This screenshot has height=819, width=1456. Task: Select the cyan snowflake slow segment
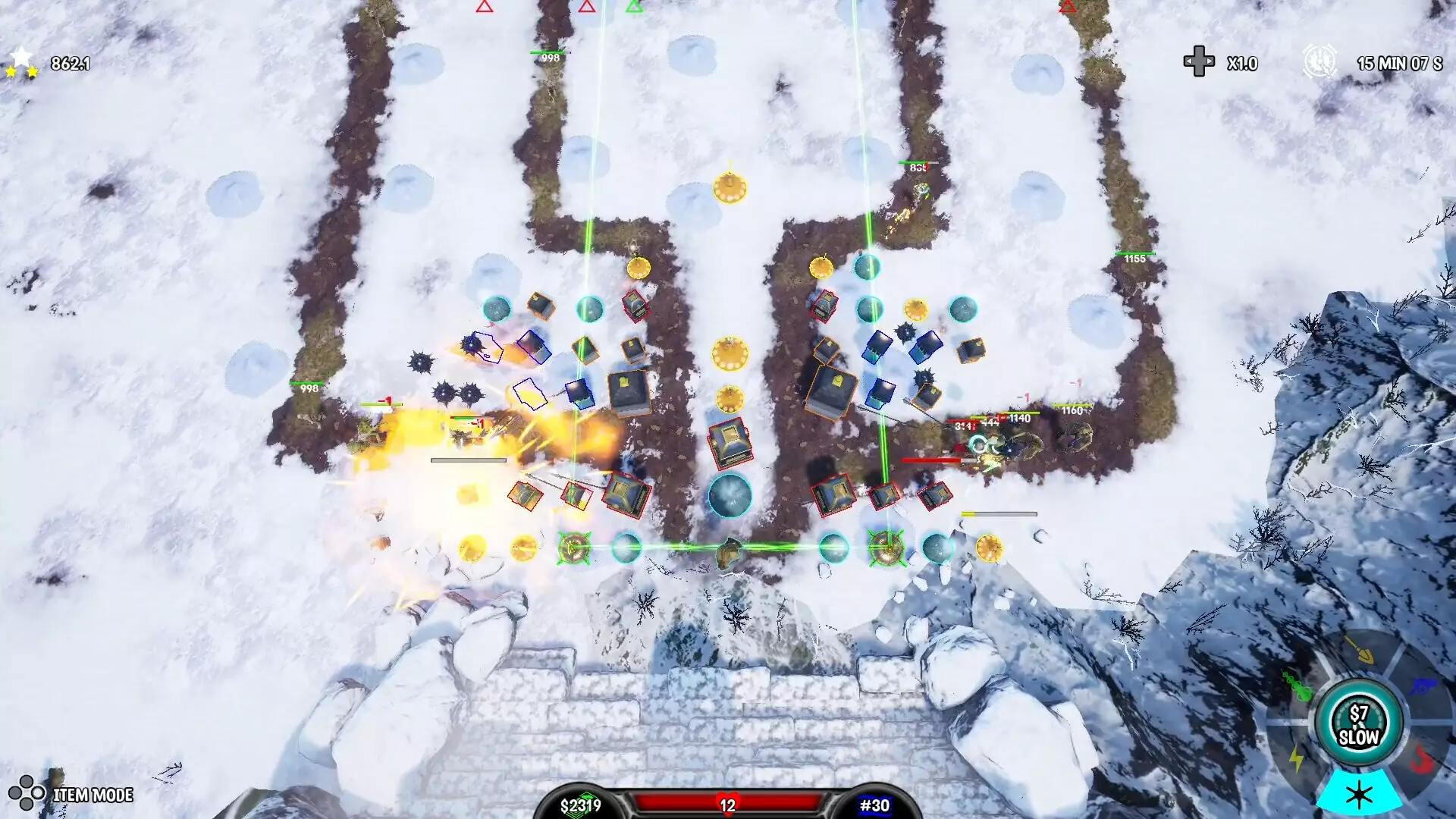(x=1358, y=793)
